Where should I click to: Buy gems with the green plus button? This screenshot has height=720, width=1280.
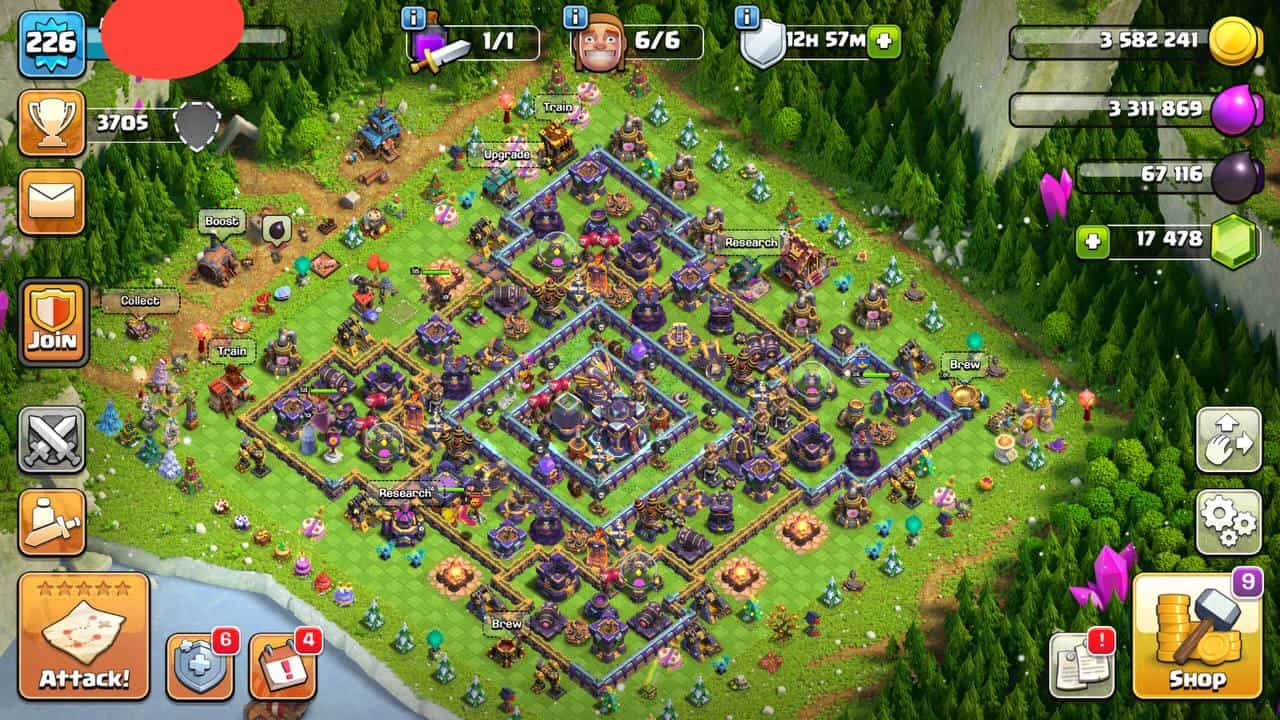click(1093, 242)
